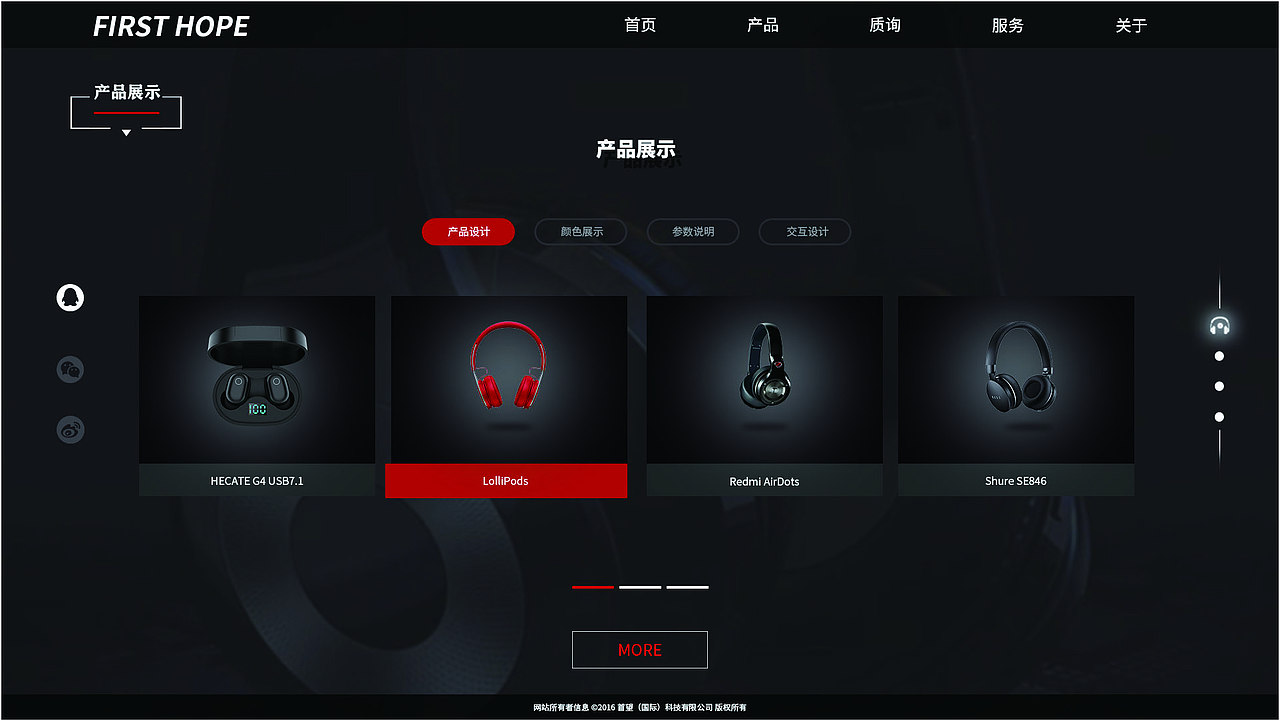This screenshot has width=1280, height=721.
Task: Enable the 参数说明 filter
Action: [x=693, y=231]
